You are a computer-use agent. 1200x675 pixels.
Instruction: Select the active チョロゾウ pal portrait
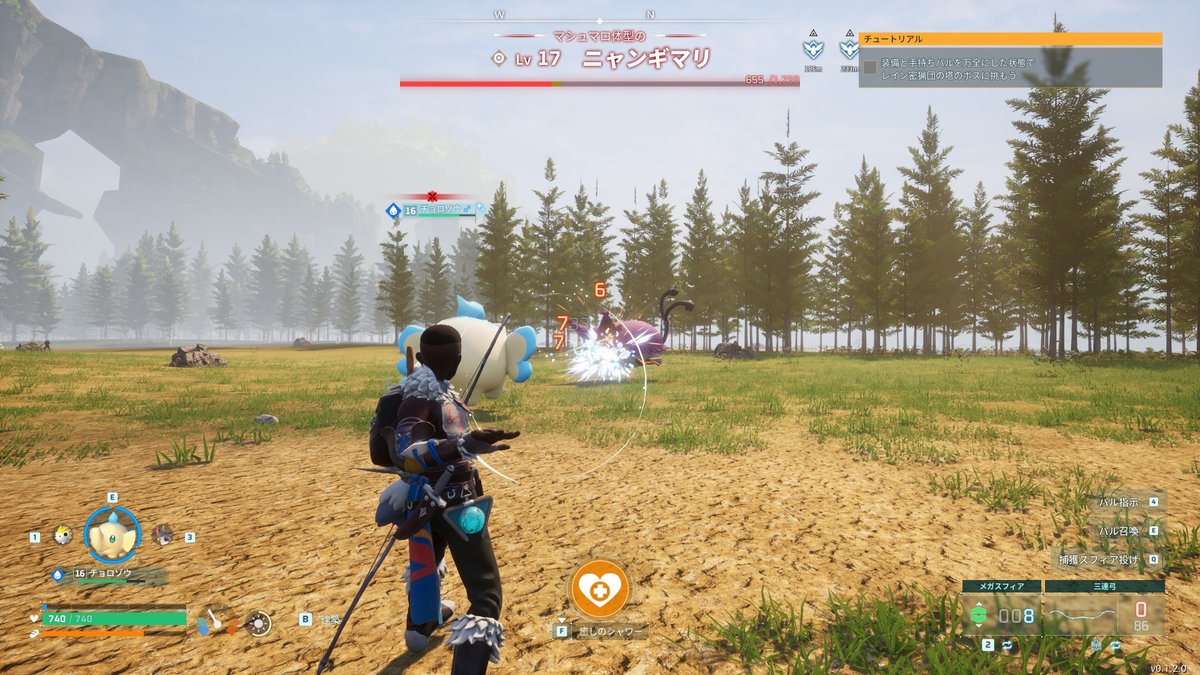coord(112,535)
